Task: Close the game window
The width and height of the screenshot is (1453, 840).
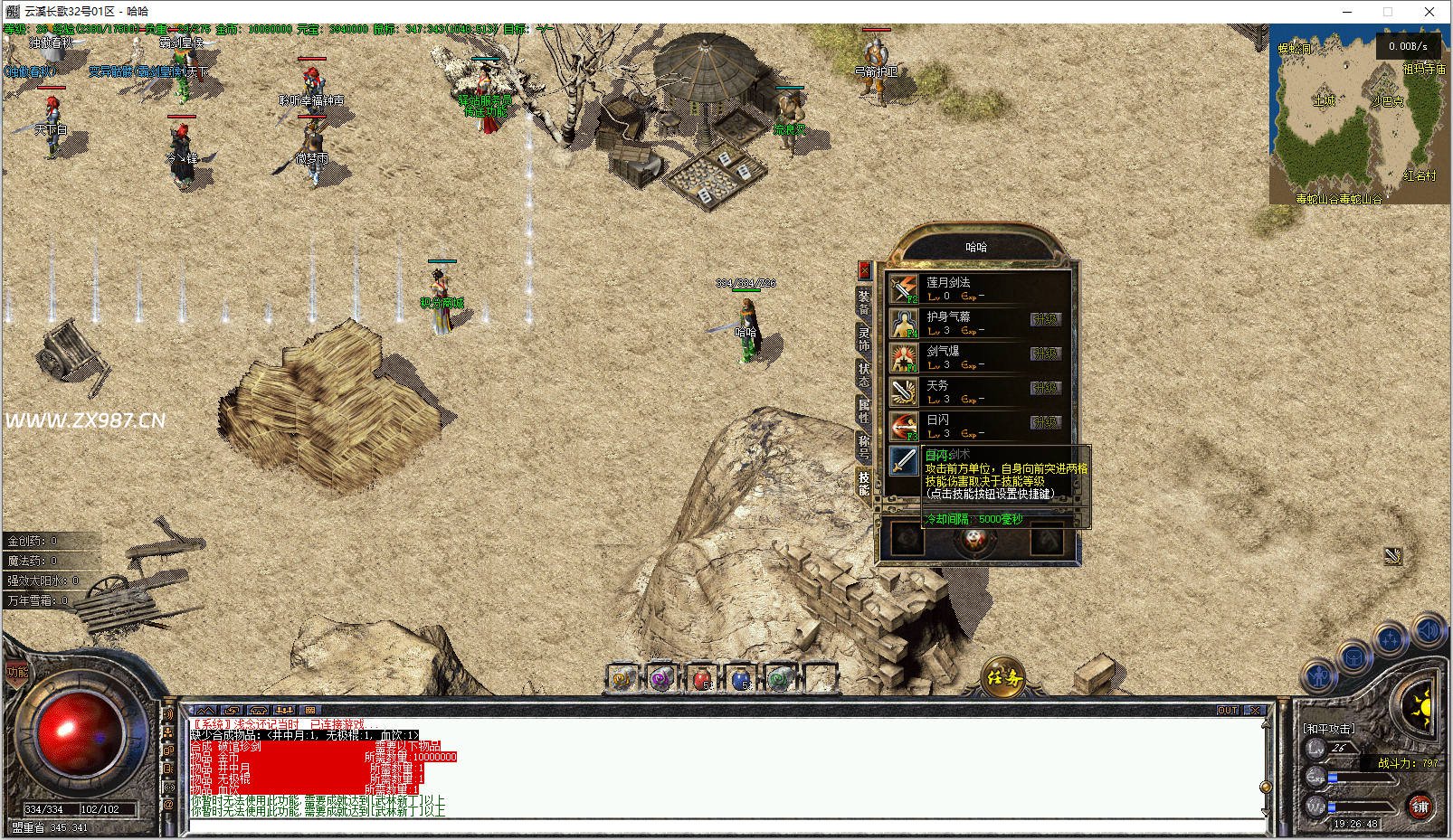Action: point(1429,12)
